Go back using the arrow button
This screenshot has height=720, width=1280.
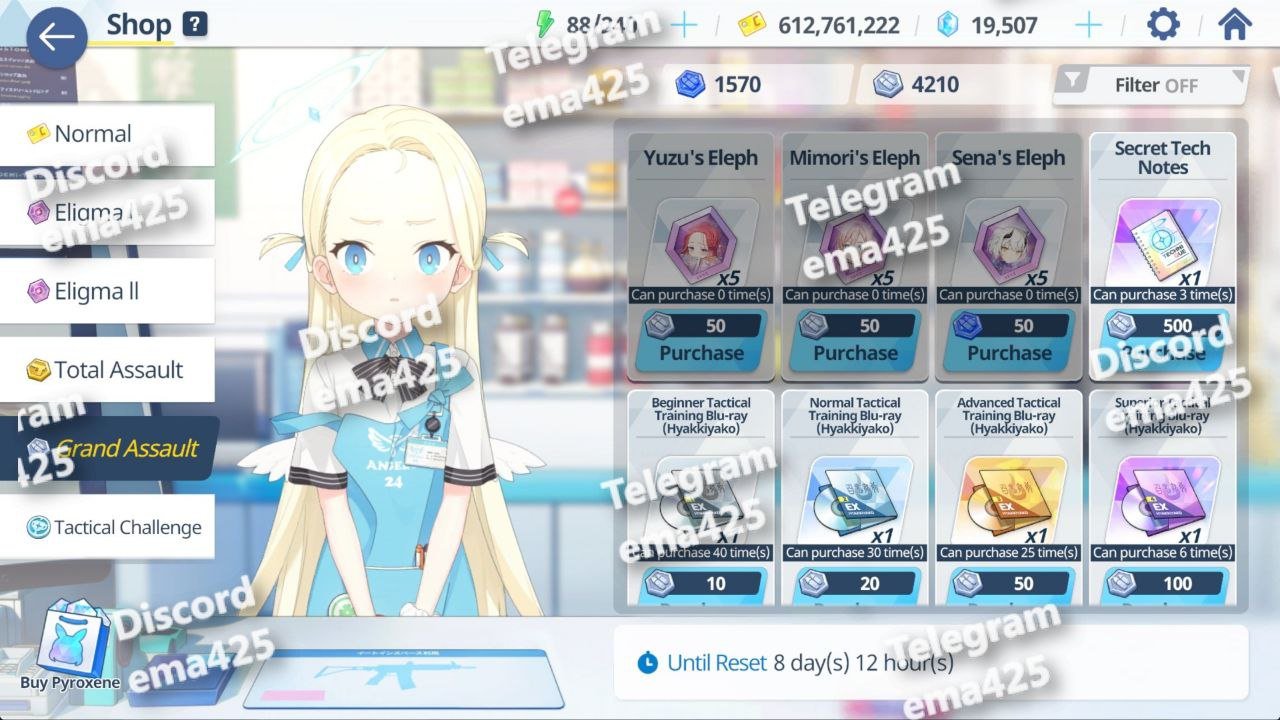[56, 37]
